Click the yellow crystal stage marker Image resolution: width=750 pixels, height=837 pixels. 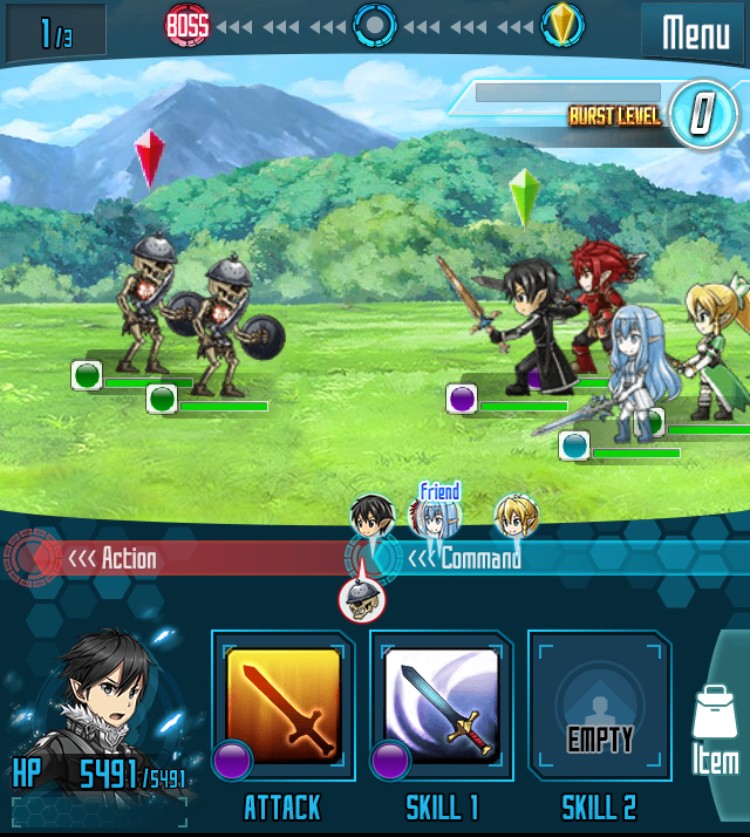pyautogui.click(x=563, y=25)
